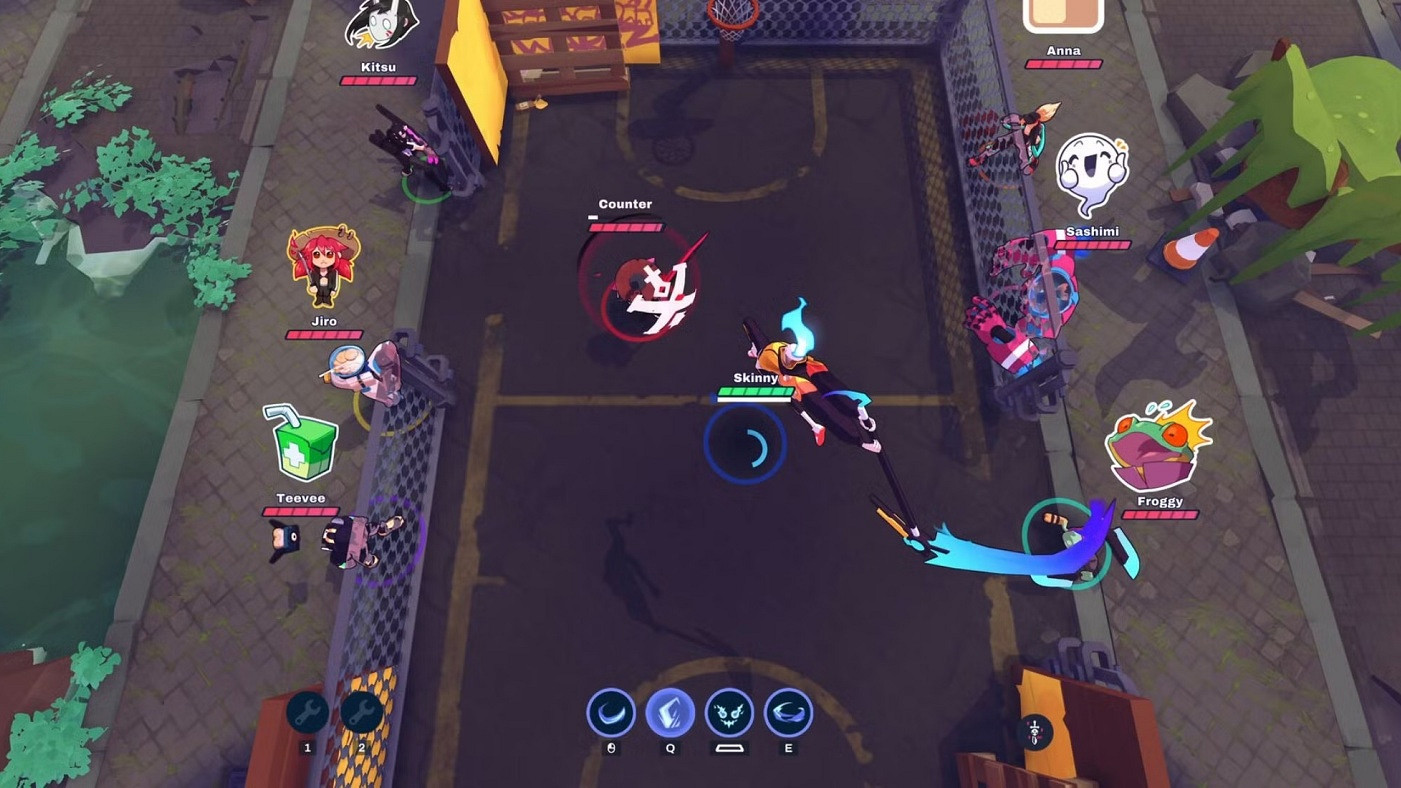The width and height of the screenshot is (1401, 788).
Task: Select the E whirlwind sweep ability icon
Action: 788,712
